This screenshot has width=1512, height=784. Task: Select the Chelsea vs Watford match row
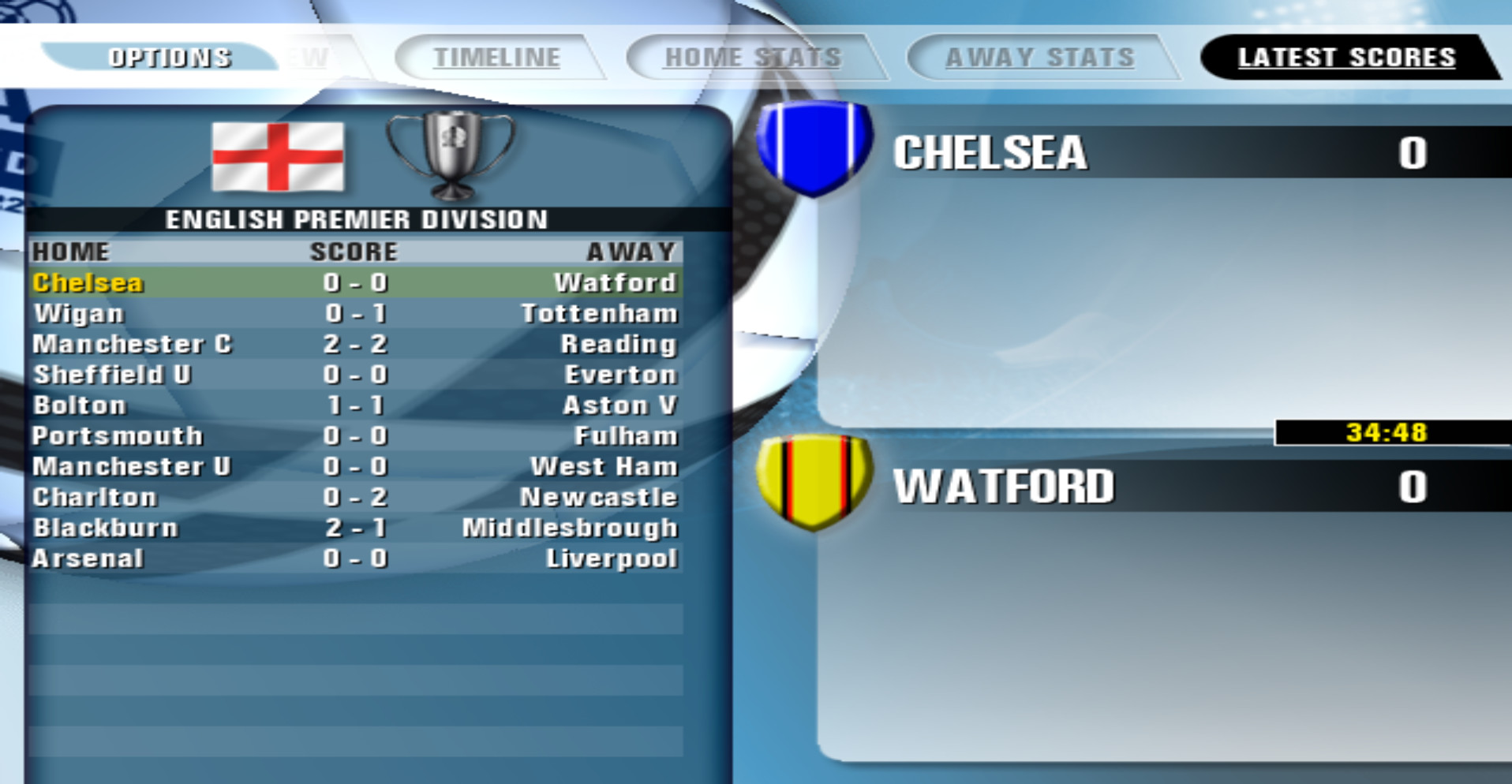(355, 282)
